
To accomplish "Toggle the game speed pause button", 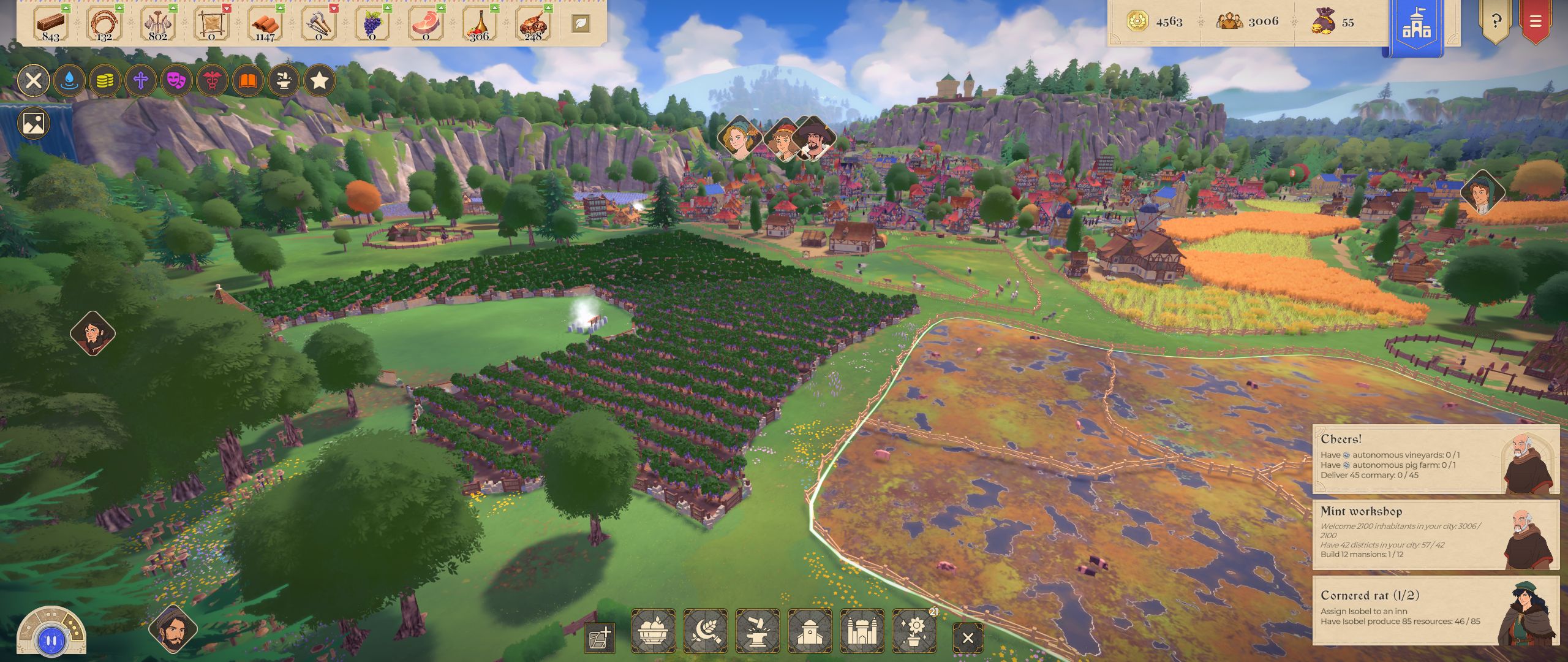I will tap(51, 641).
